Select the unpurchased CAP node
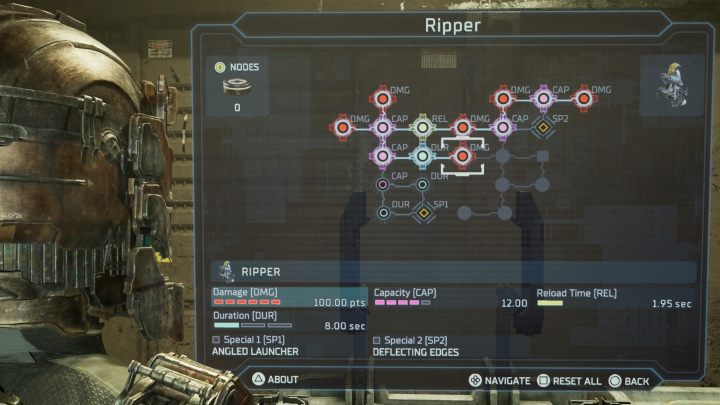The width and height of the screenshot is (720, 405). pos(382,184)
